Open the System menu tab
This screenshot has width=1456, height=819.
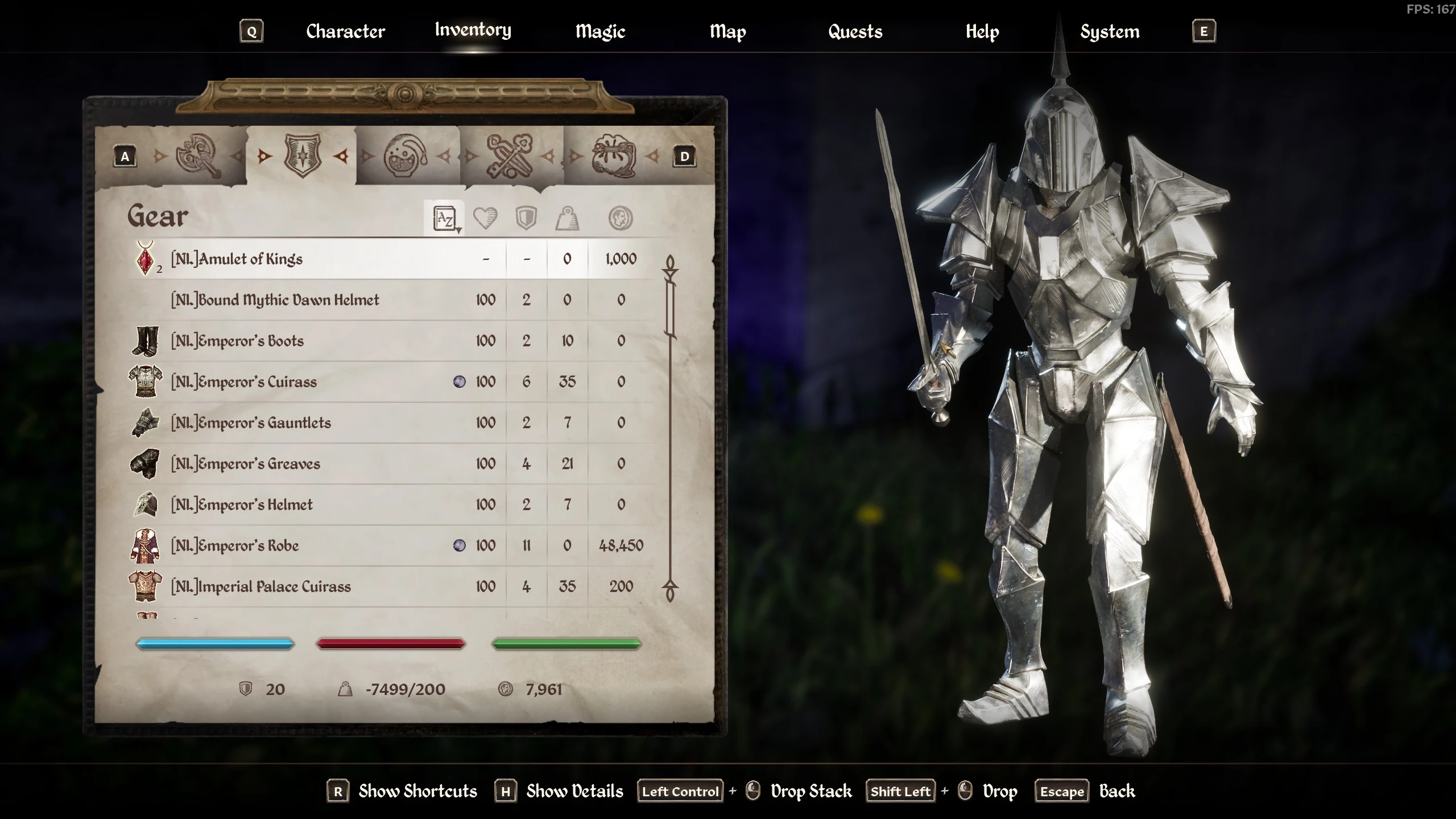pos(1110,32)
